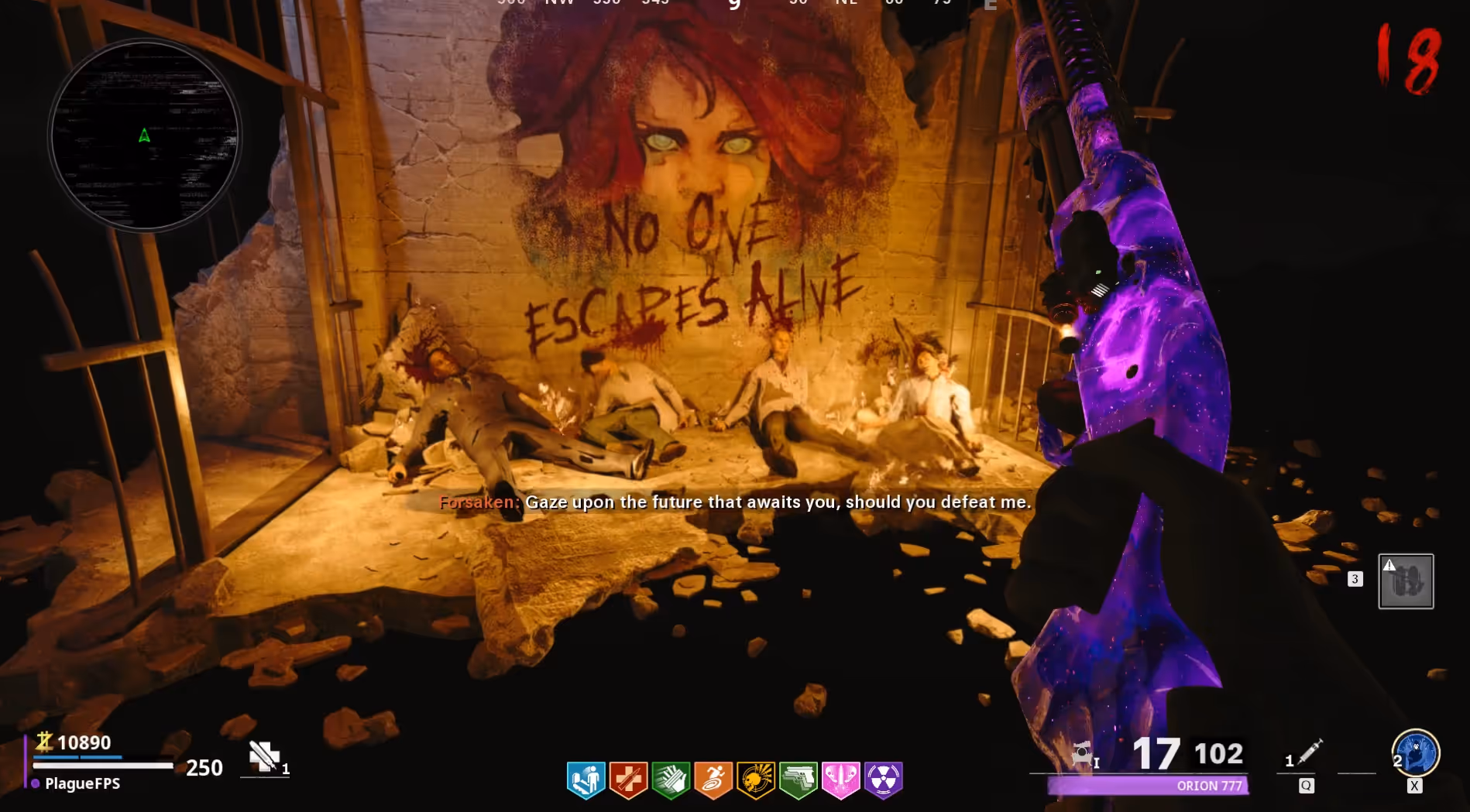The height and width of the screenshot is (812, 1470).
Task: Use the stim shot syringe equipment
Action: 1310,752
